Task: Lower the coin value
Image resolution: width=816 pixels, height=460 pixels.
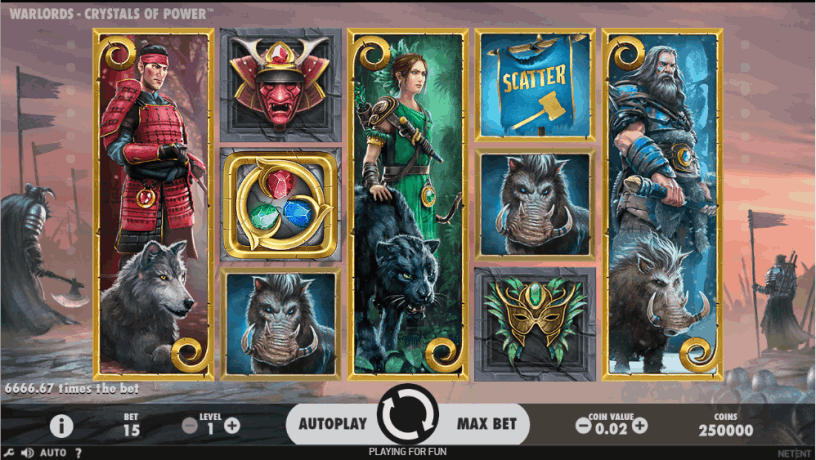Action: click(x=583, y=425)
